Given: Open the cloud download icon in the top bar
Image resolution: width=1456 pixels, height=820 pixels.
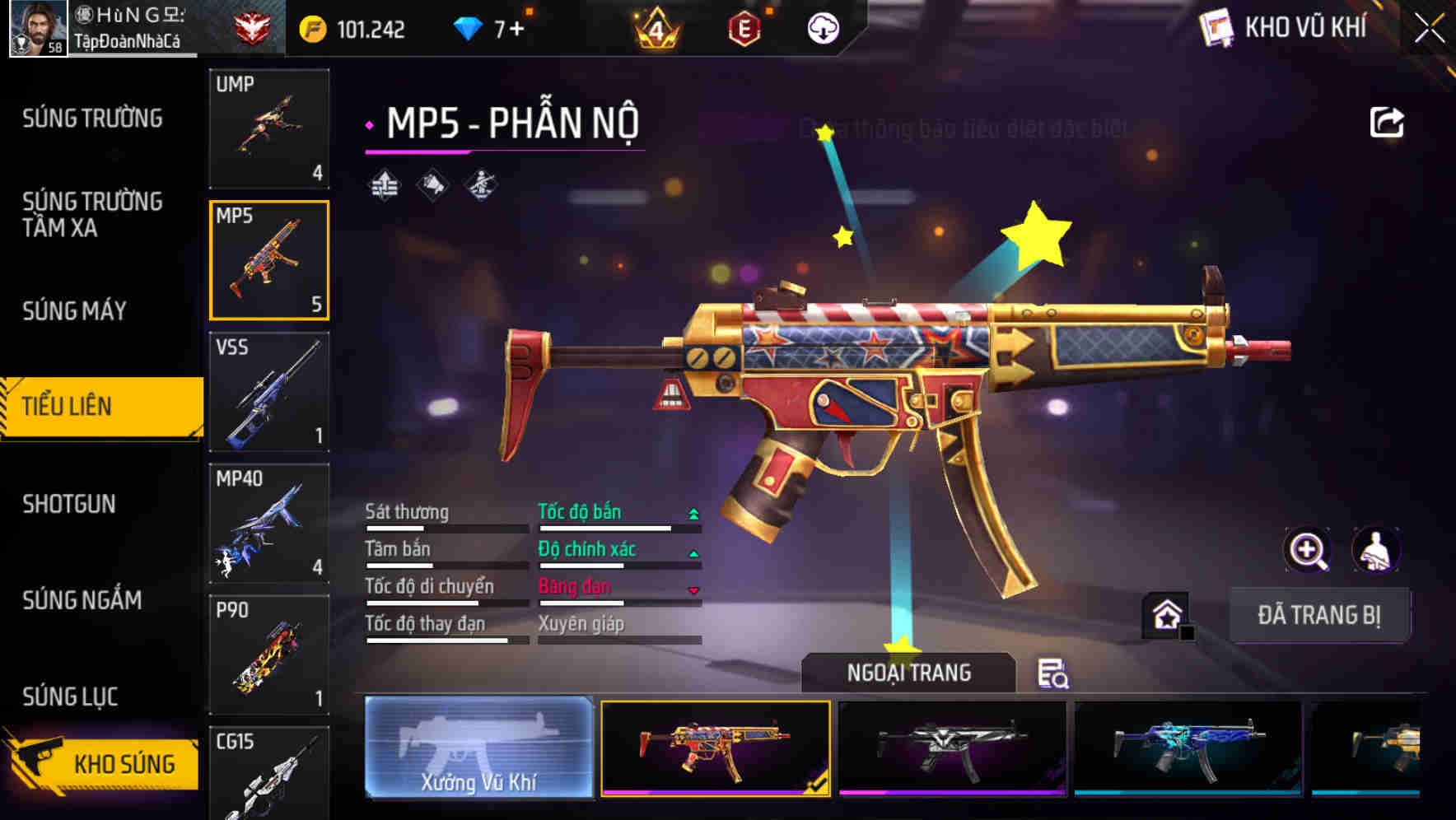Looking at the screenshot, I should tap(822, 27).
